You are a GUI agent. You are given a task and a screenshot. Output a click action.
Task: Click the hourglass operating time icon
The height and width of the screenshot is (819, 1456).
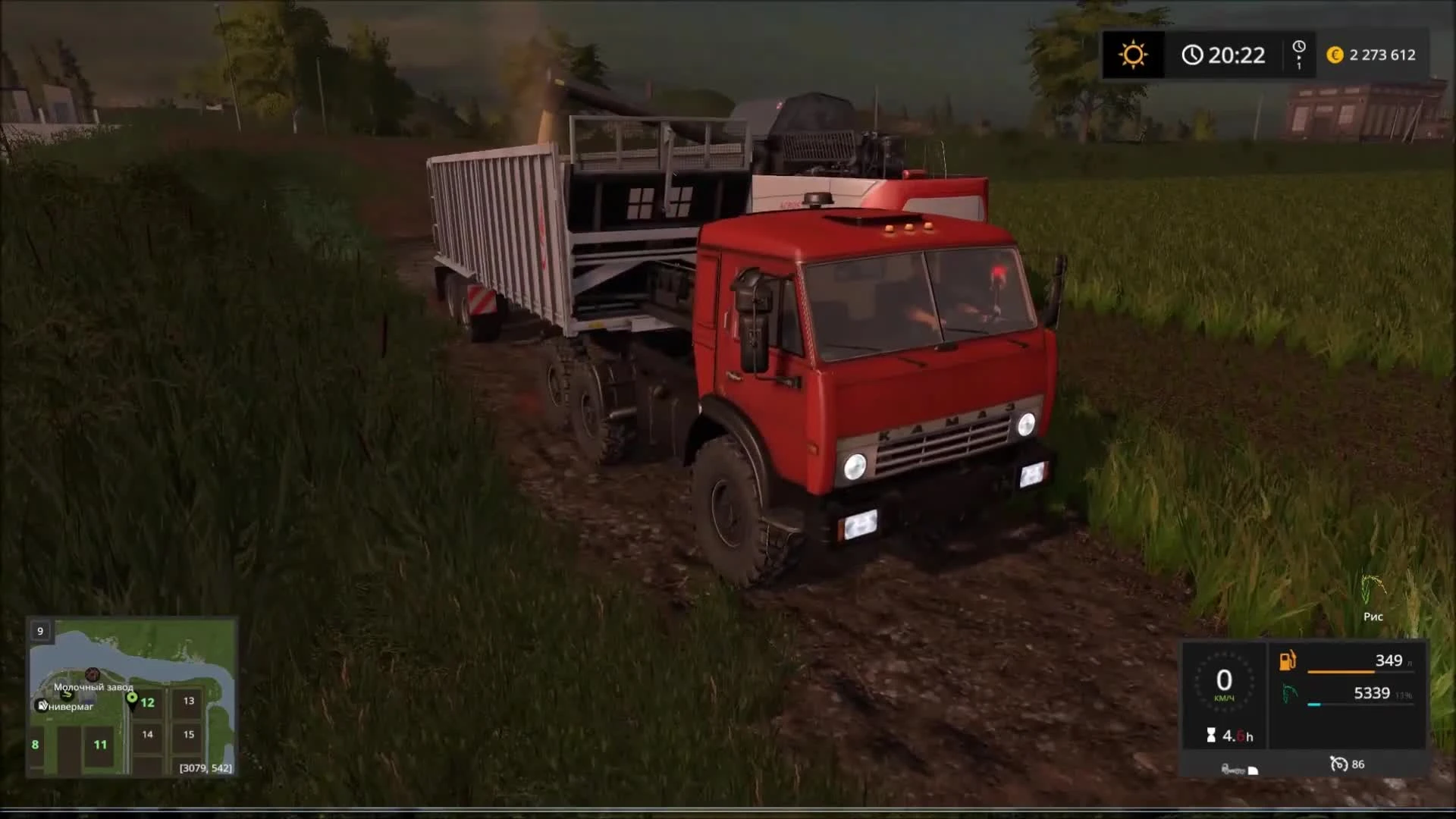[x=1210, y=735]
